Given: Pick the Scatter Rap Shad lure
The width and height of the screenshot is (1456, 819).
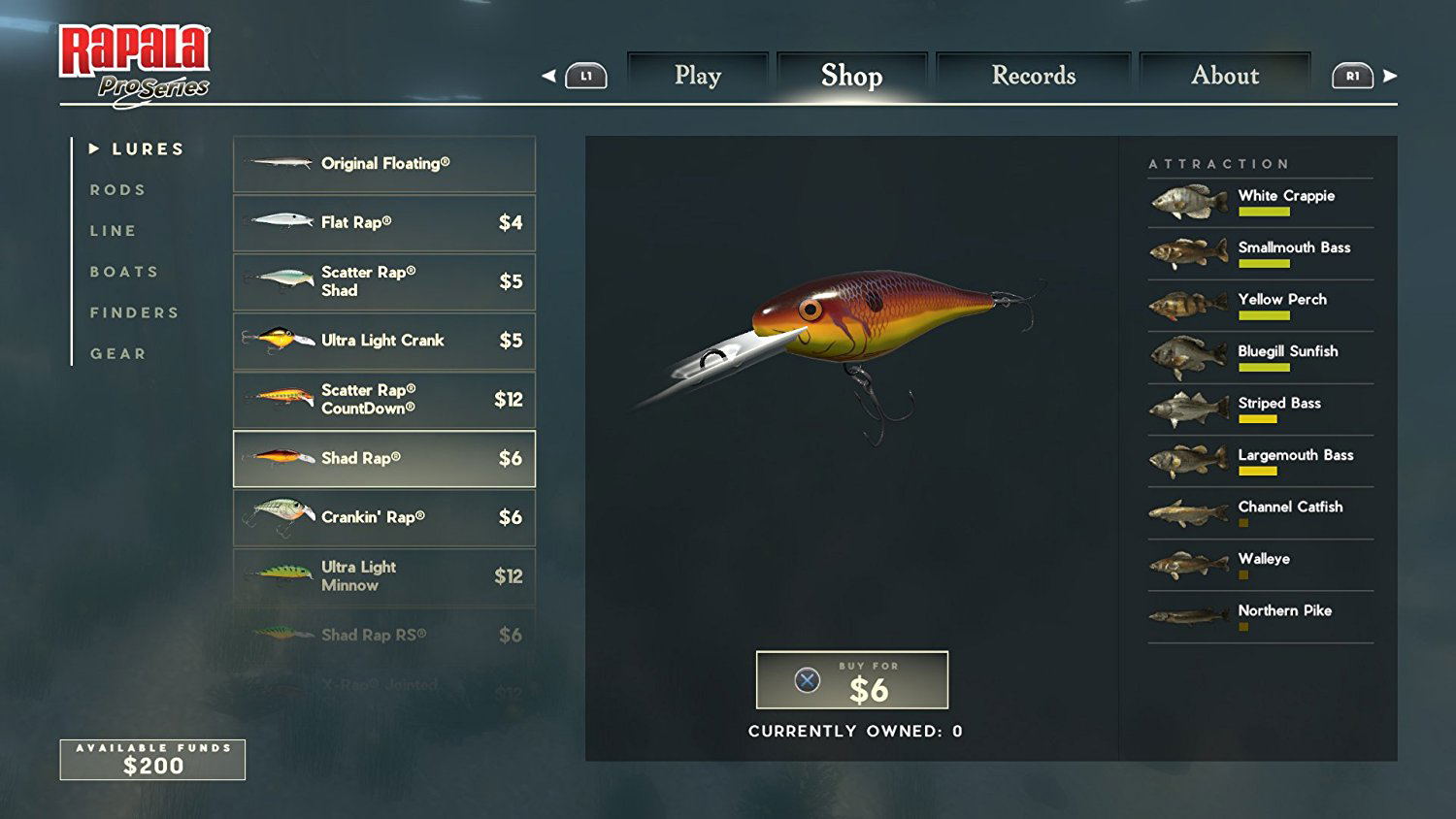Looking at the screenshot, I should [384, 281].
